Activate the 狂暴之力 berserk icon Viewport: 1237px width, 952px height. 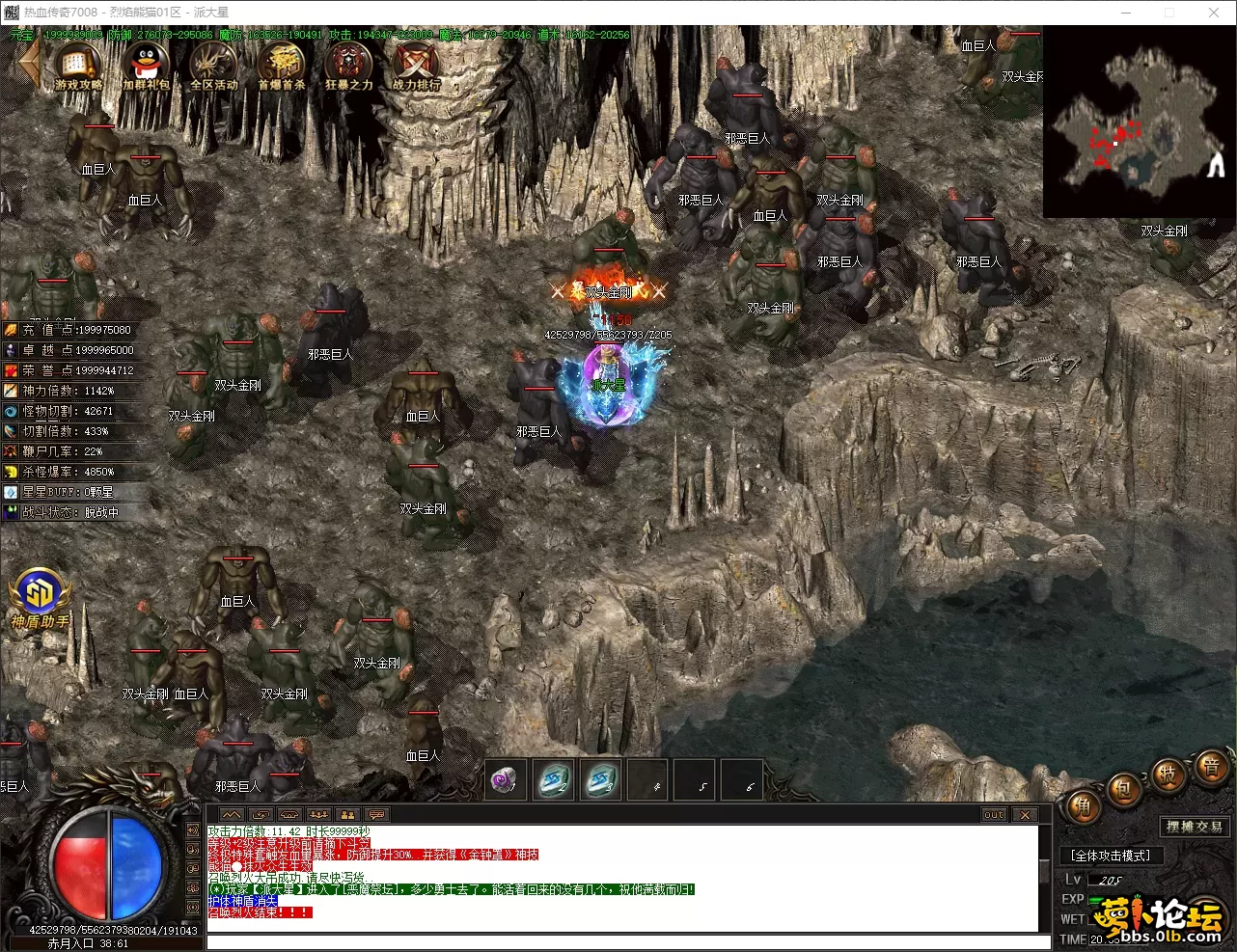(348, 66)
